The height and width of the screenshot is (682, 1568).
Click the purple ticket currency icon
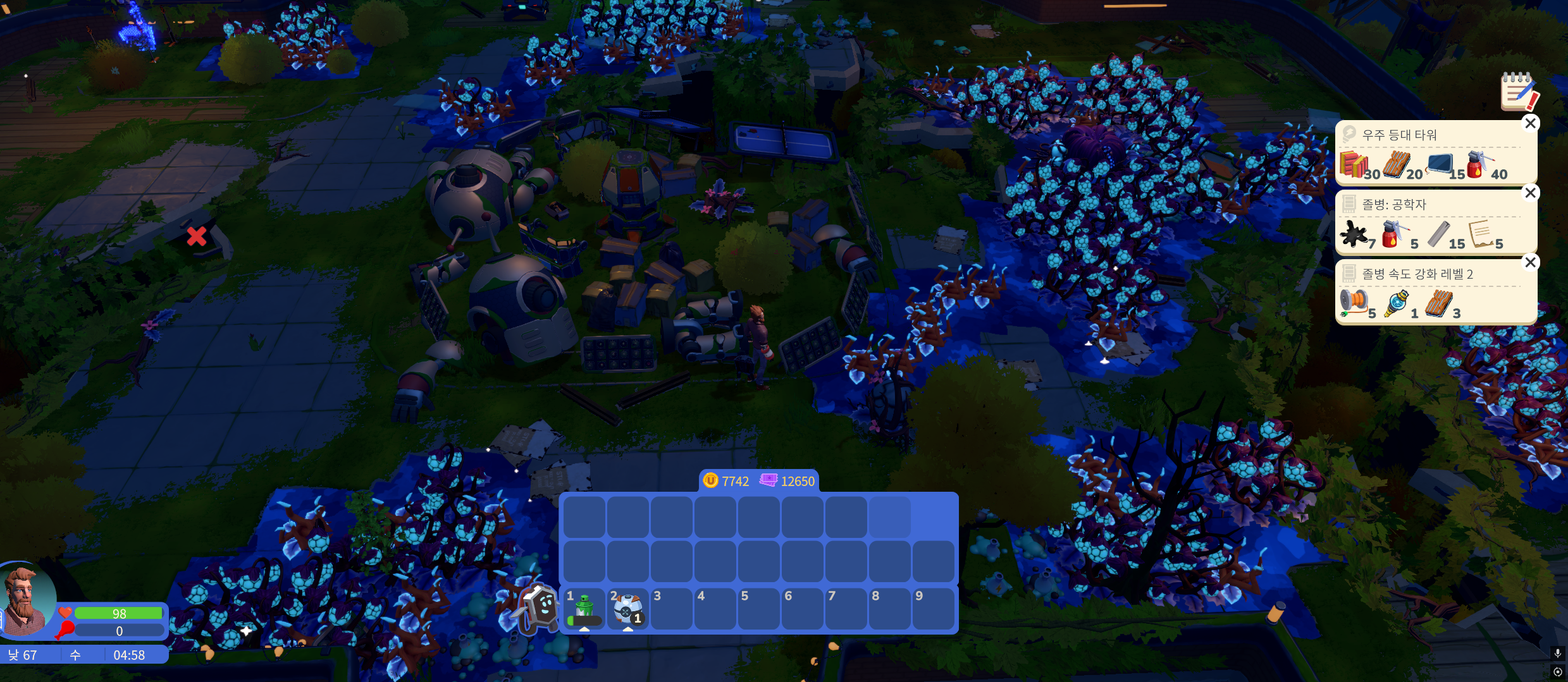click(x=767, y=481)
